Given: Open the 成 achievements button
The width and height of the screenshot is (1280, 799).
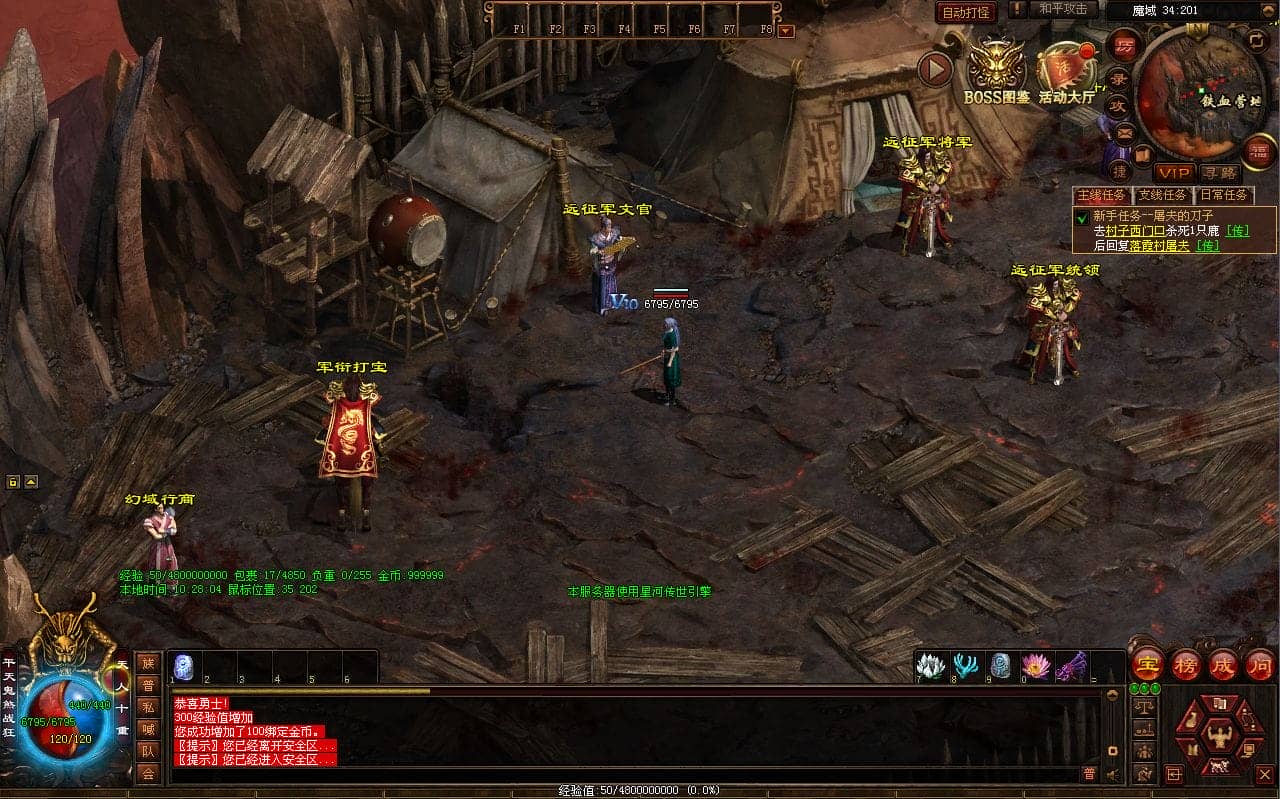Looking at the screenshot, I should point(1223,664).
